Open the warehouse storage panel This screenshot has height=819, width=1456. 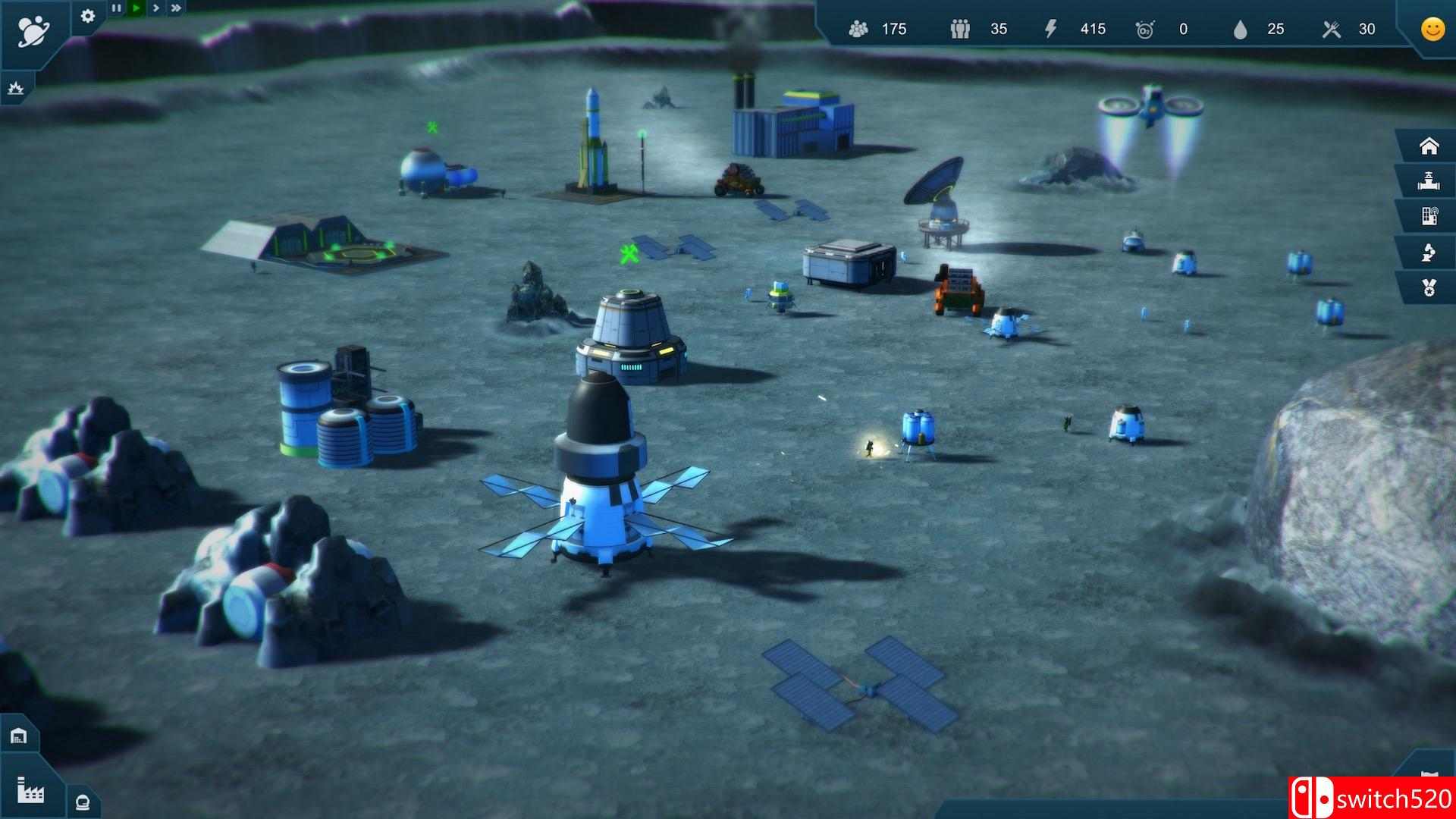click(x=18, y=736)
